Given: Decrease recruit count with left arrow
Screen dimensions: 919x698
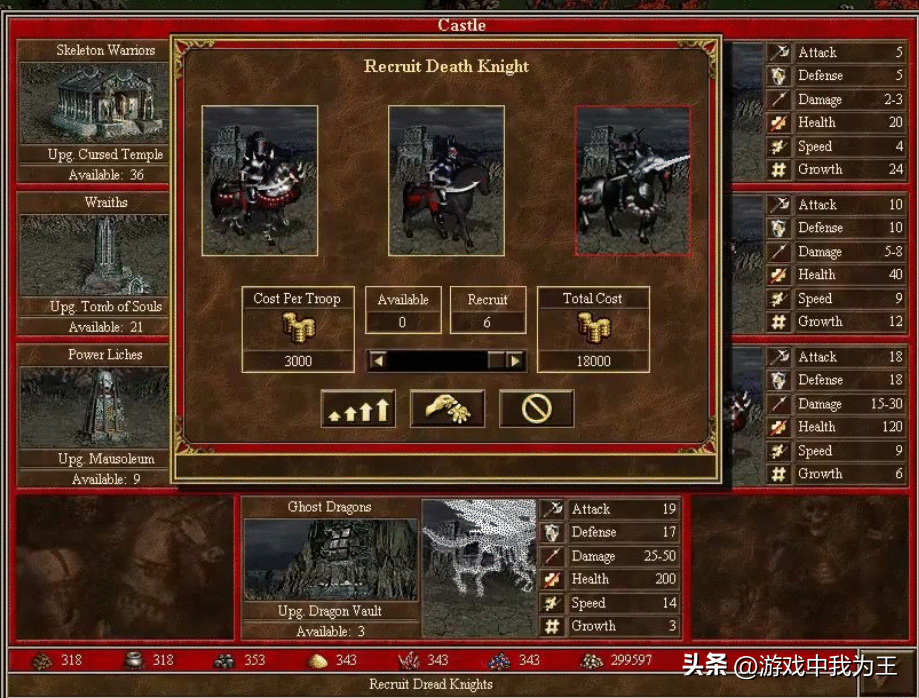Looking at the screenshot, I should tap(377, 360).
